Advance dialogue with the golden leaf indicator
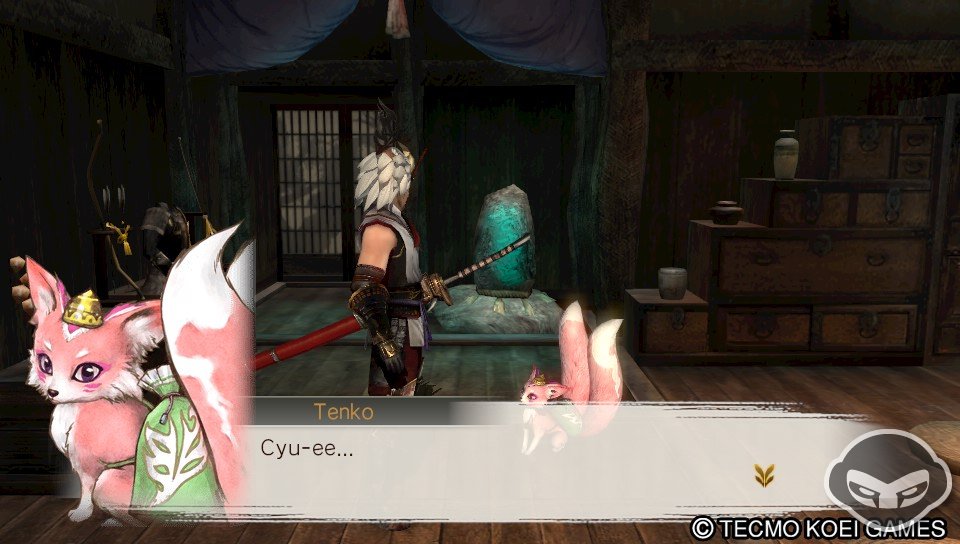 [764, 477]
